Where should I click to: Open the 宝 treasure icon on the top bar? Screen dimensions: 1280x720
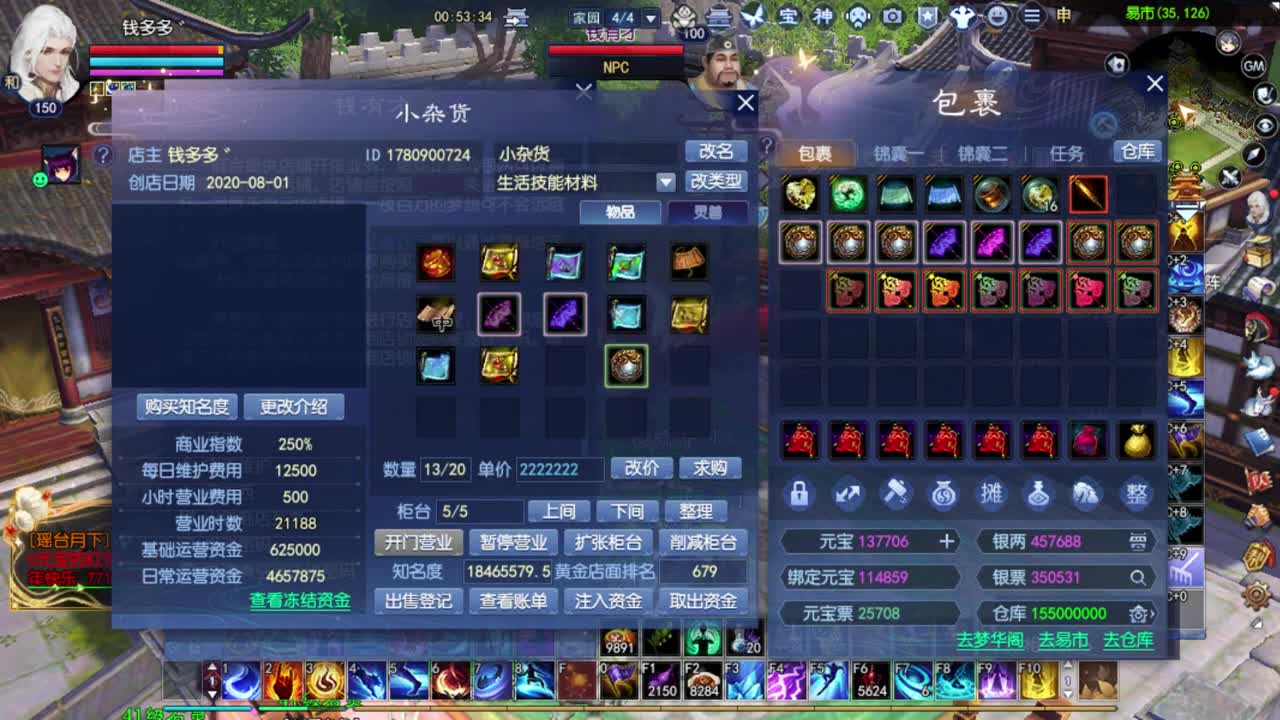pyautogui.click(x=789, y=17)
